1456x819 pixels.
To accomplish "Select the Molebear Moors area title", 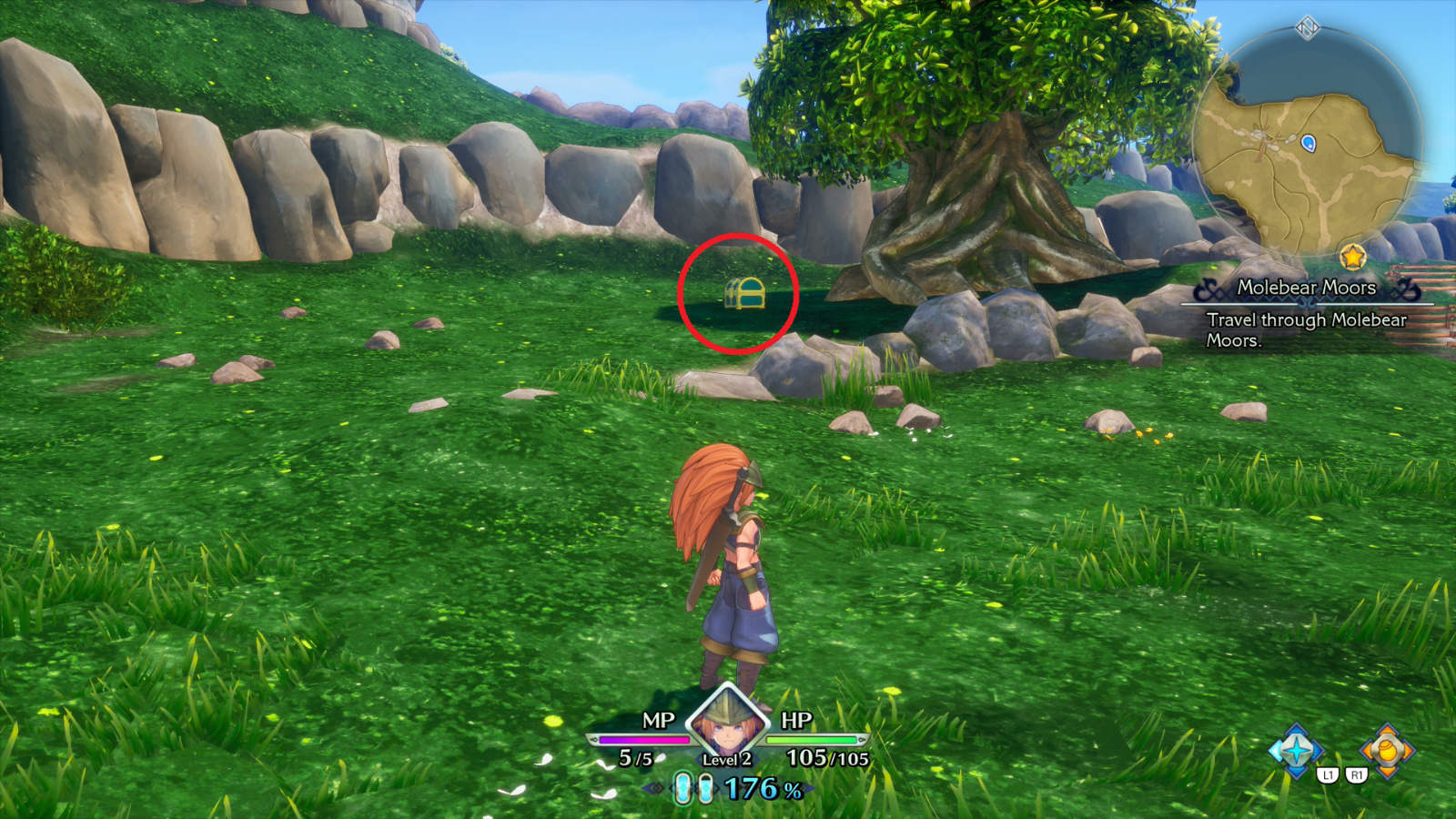I will tap(1308, 288).
